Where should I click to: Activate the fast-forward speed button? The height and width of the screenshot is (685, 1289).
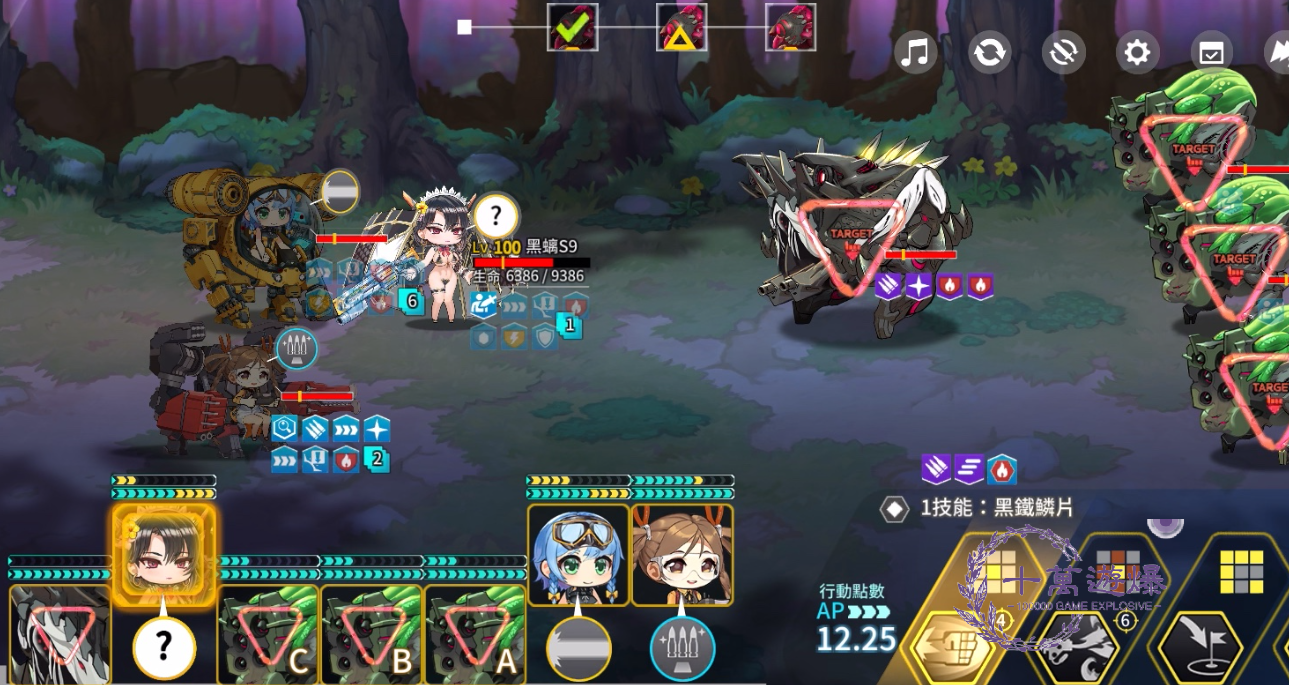tap(1277, 52)
